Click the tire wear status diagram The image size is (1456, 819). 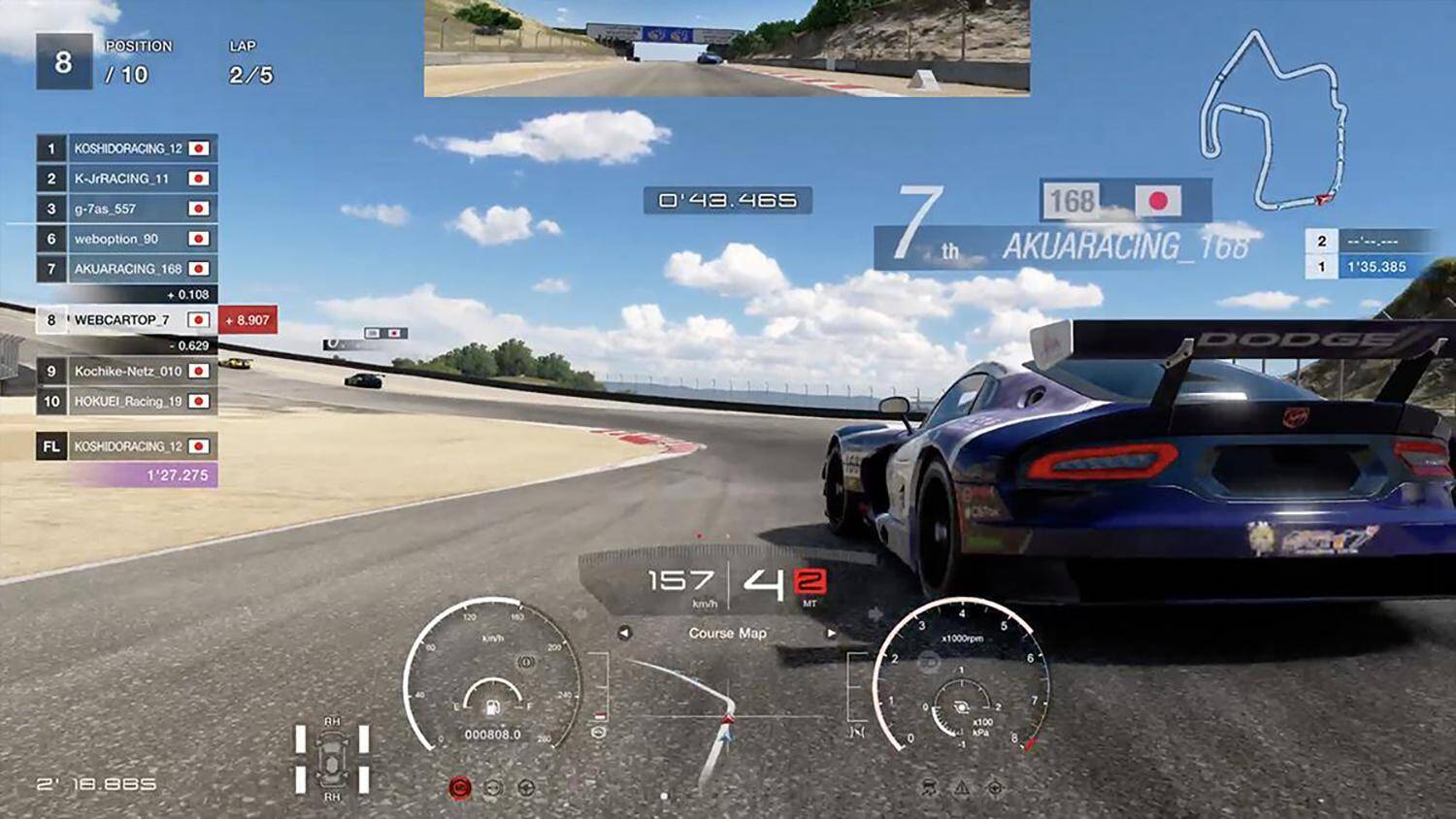332,757
